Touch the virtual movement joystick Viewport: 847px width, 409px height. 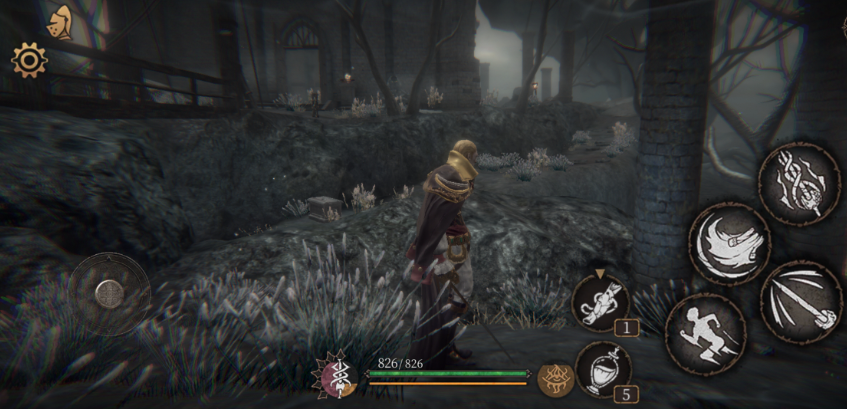[109, 293]
